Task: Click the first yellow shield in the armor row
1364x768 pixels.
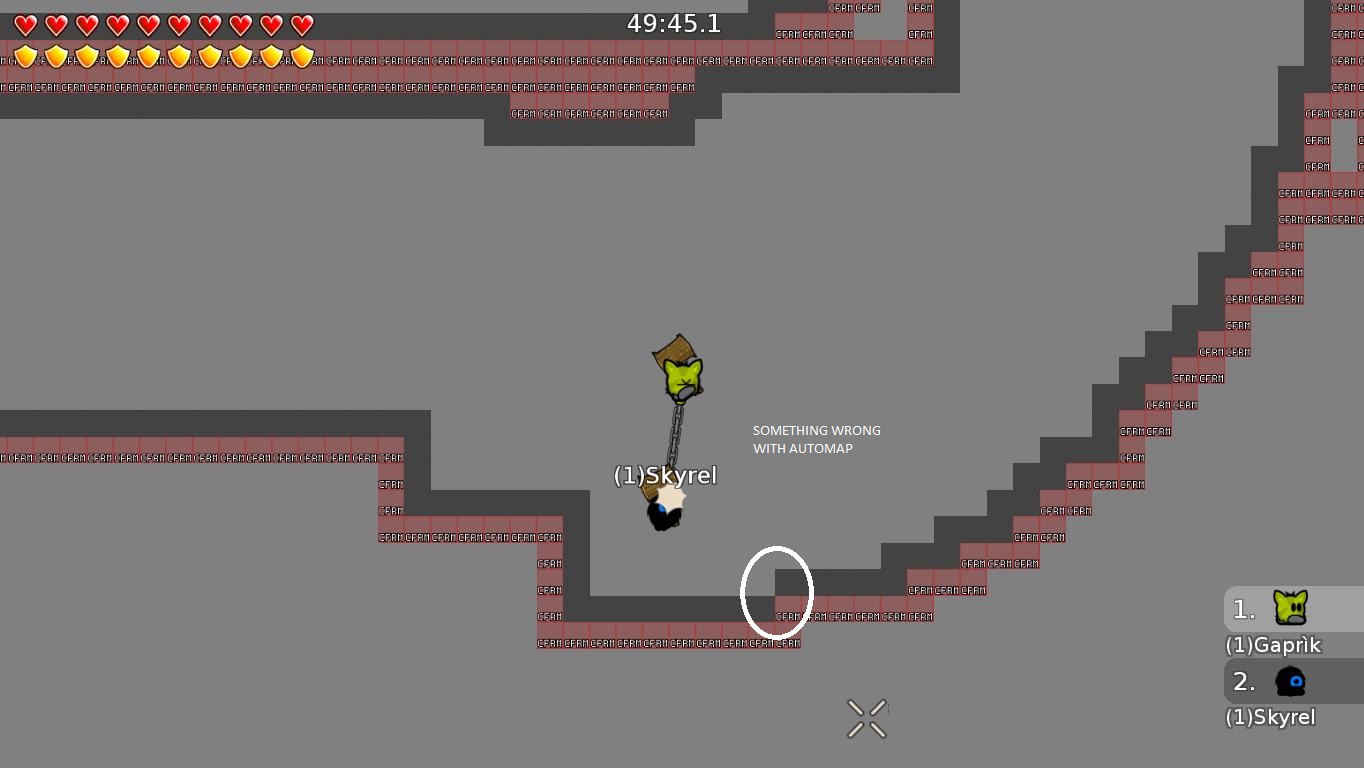Action: coord(25,56)
